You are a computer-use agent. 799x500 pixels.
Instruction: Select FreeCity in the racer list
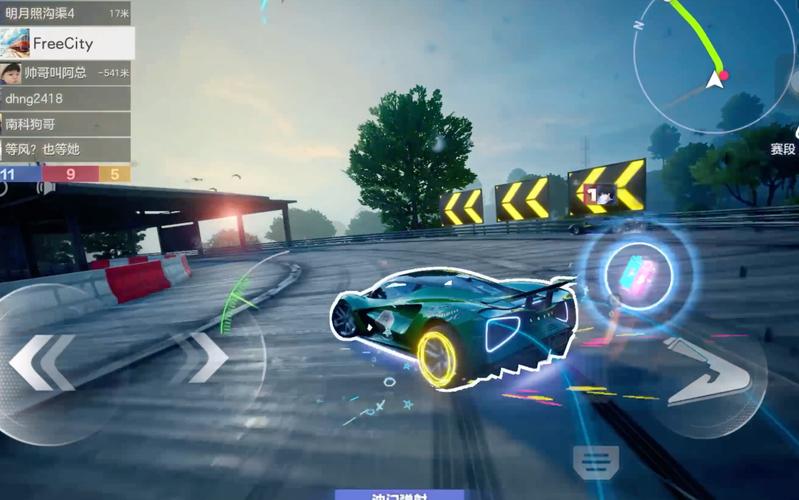coord(66,43)
